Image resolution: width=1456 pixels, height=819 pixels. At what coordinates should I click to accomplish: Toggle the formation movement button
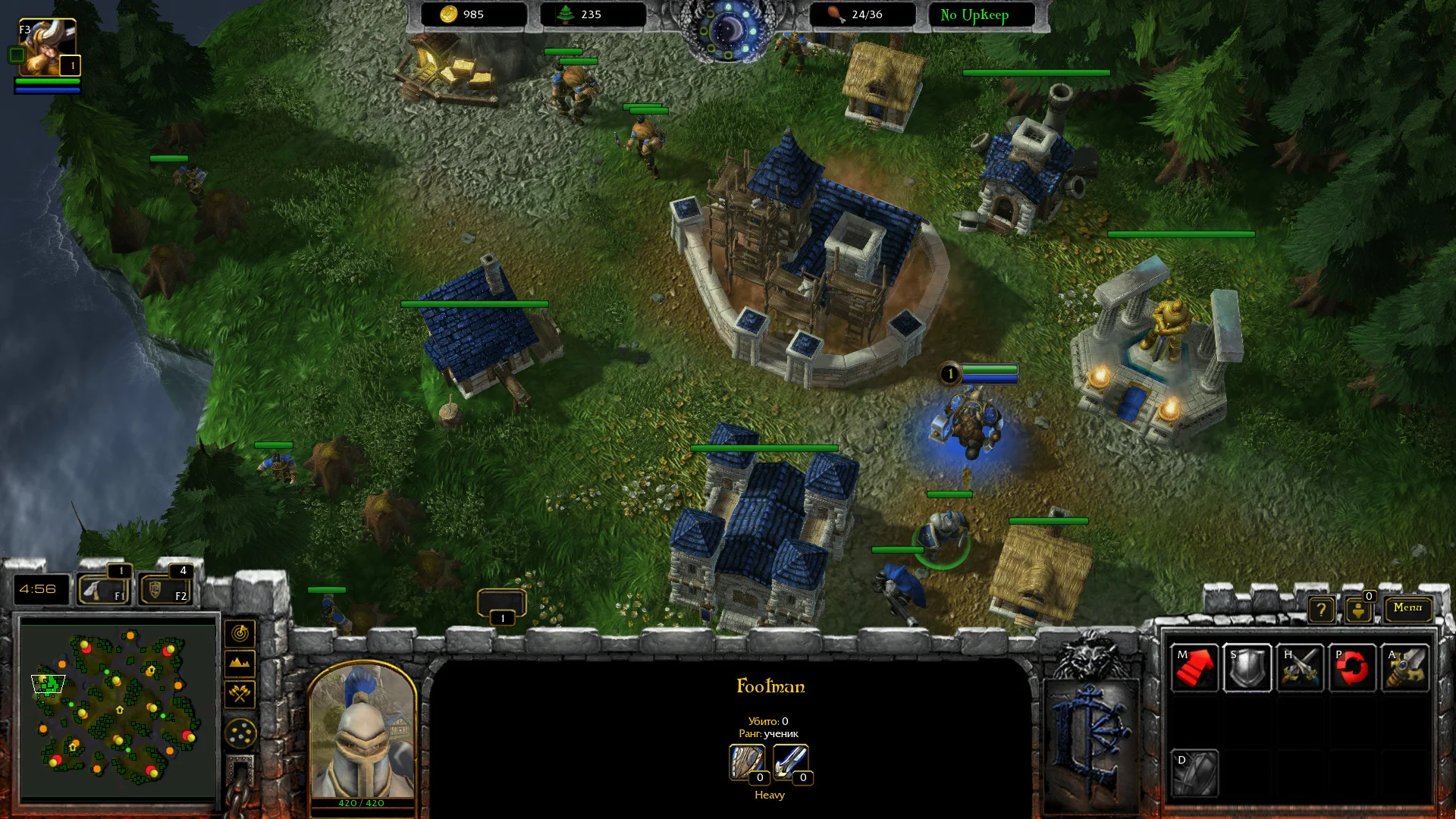point(240,733)
